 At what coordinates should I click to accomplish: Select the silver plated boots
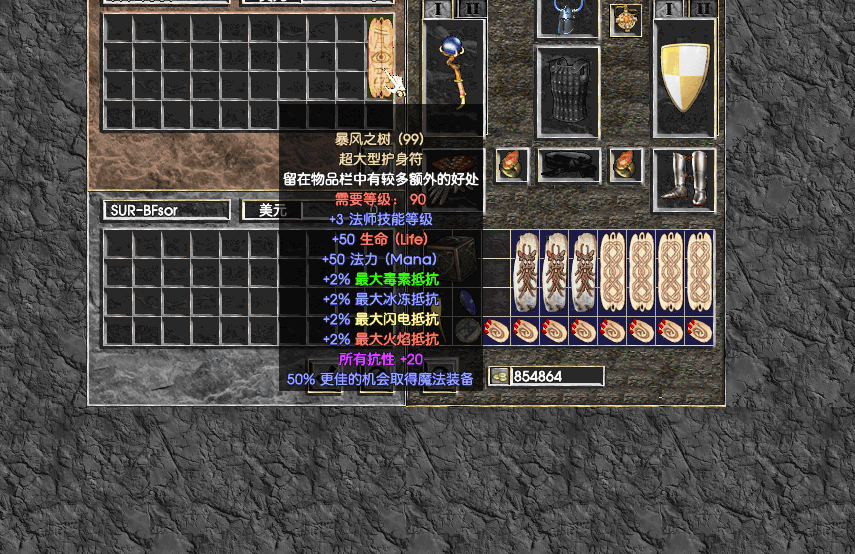(684, 179)
